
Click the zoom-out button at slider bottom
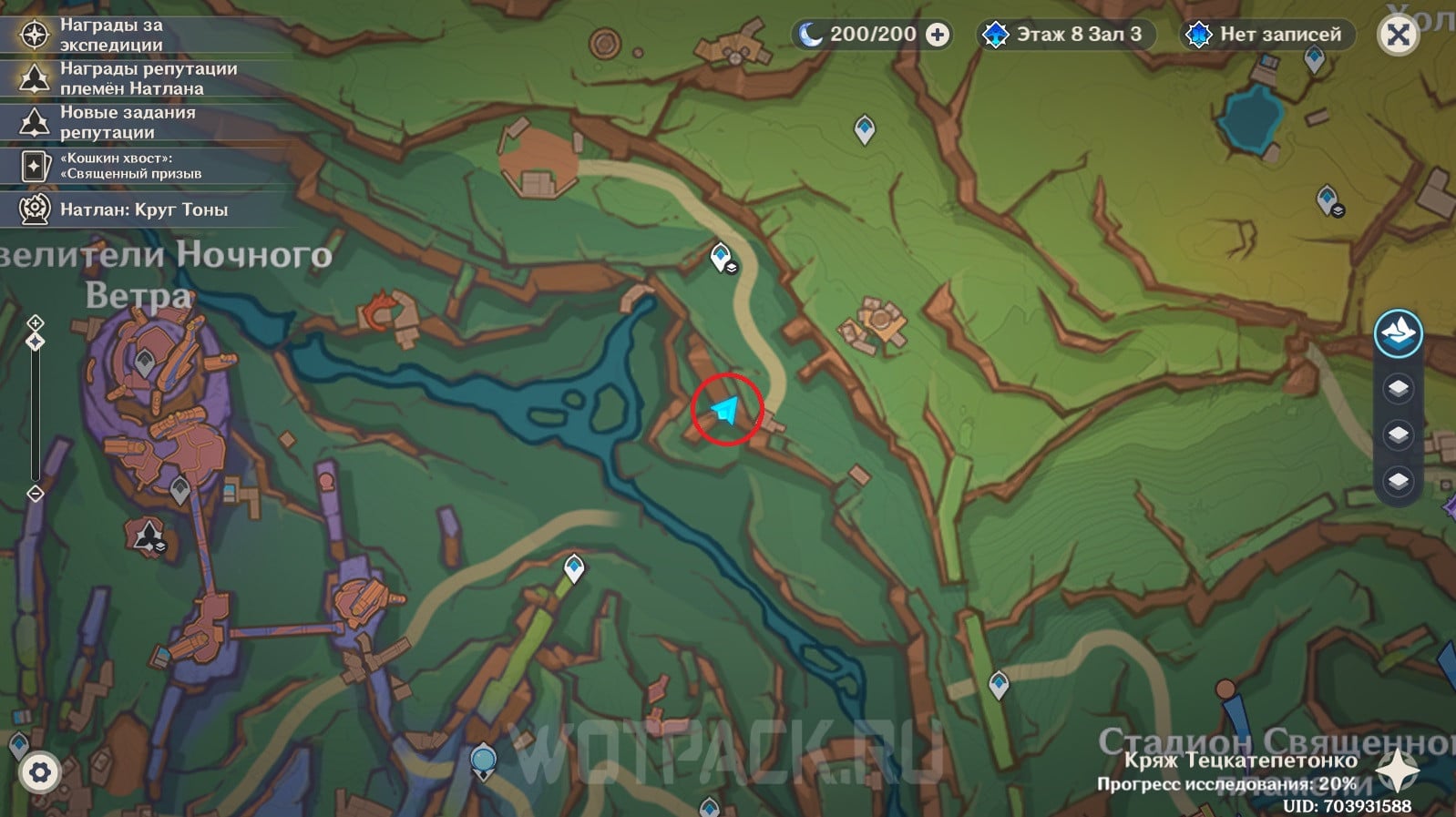coord(36,494)
